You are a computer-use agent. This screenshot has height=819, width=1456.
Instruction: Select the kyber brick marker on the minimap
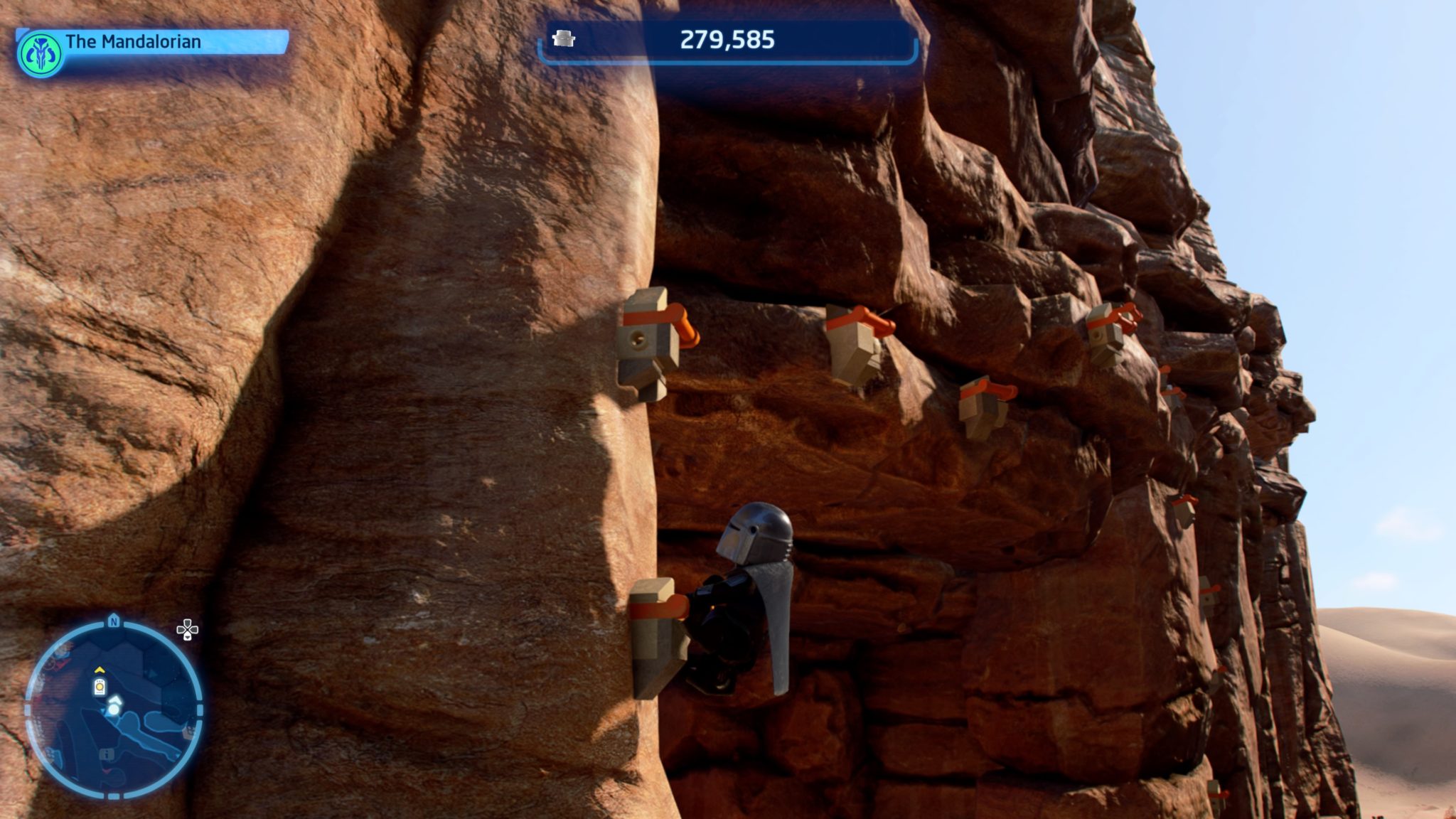coord(100,687)
